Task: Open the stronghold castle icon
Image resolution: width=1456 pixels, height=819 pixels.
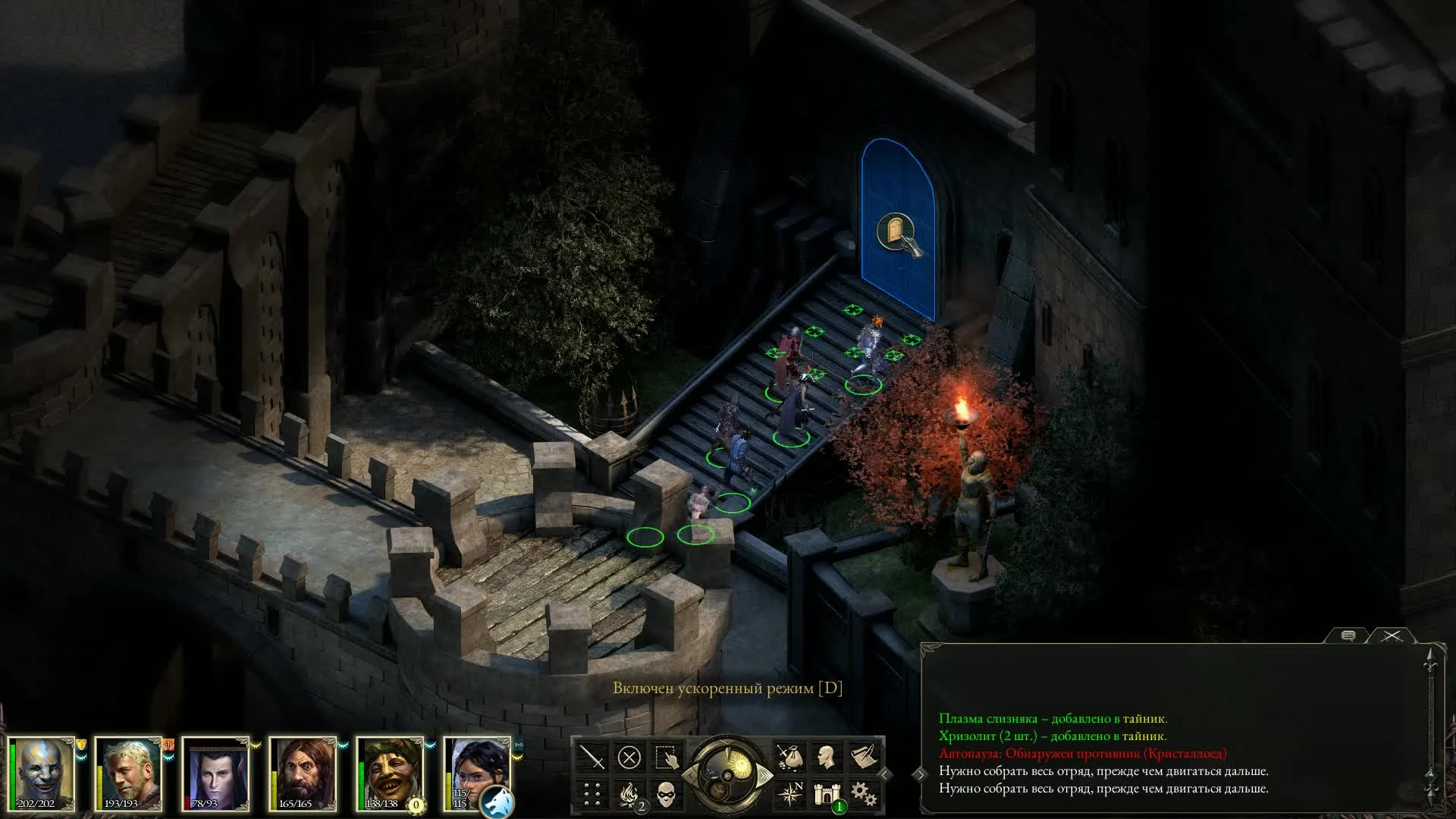Action: point(827,794)
